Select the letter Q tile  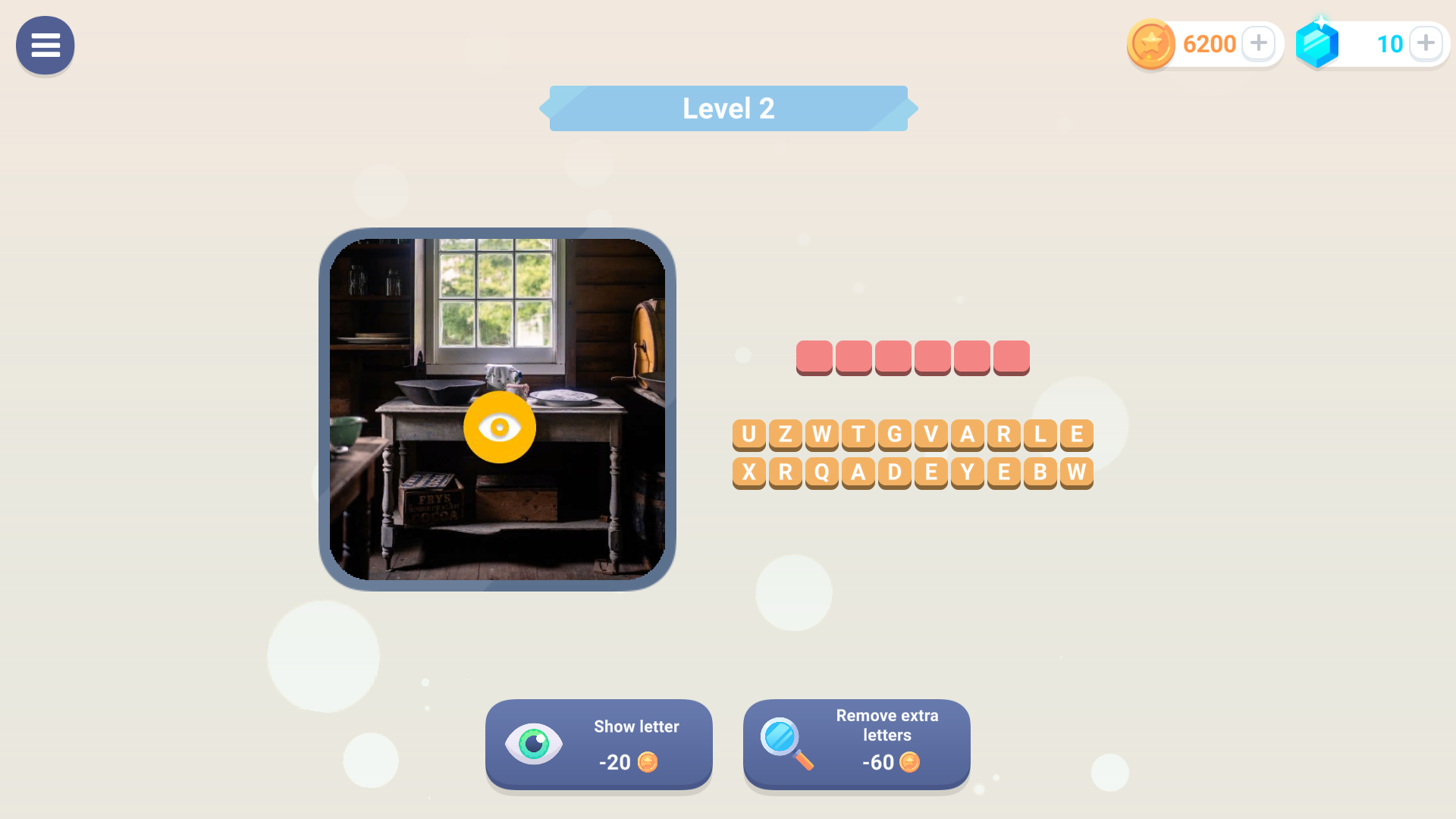click(x=822, y=472)
